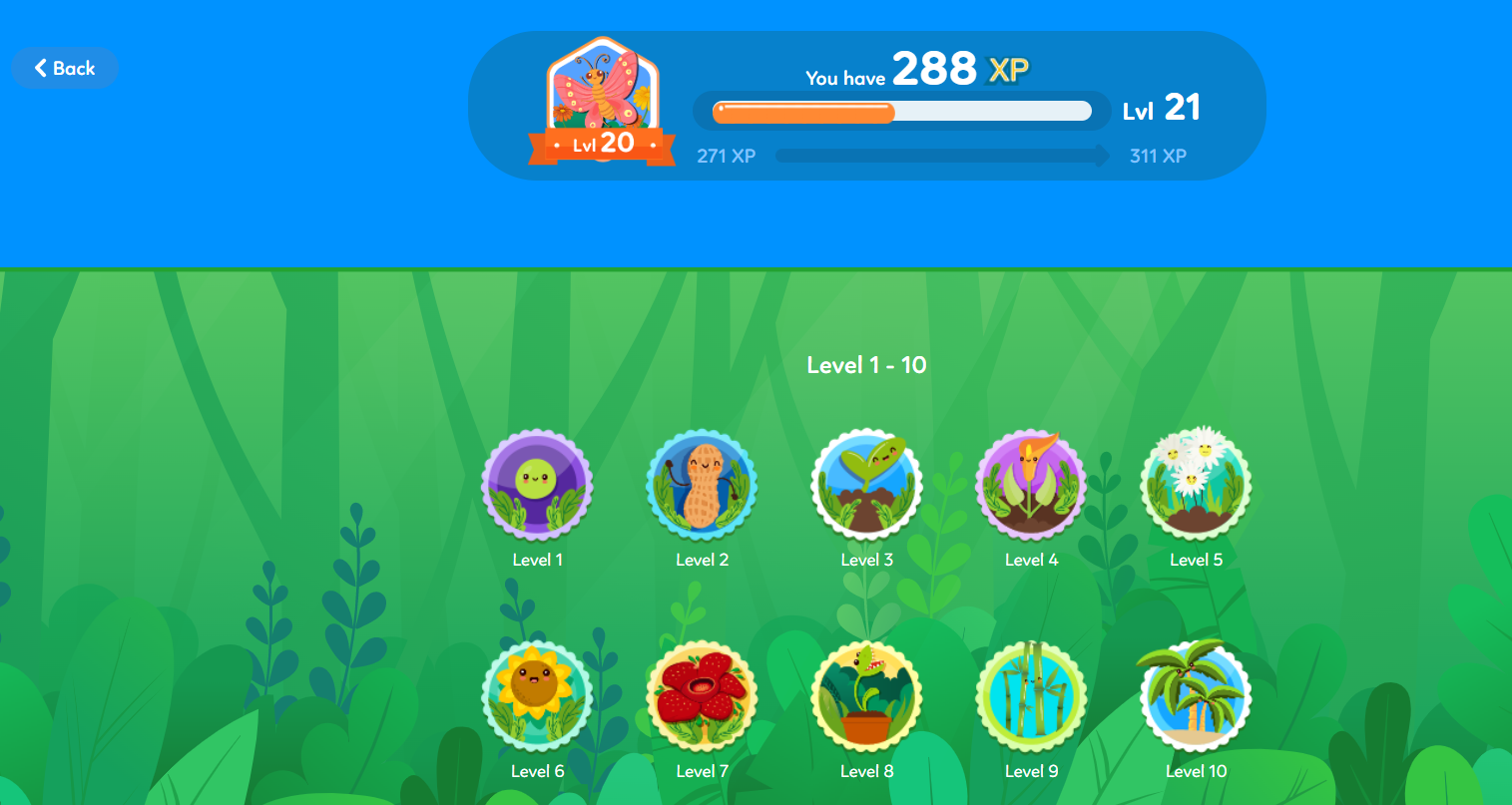This screenshot has height=805, width=1512.
Task: Select the 271 XP milestone text
Action: 726,156
